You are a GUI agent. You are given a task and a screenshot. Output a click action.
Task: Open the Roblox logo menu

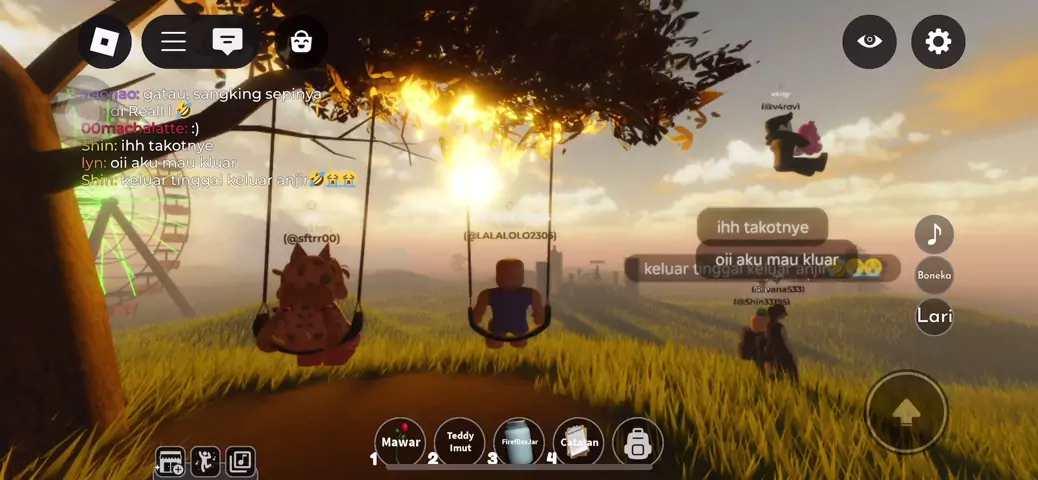click(105, 42)
